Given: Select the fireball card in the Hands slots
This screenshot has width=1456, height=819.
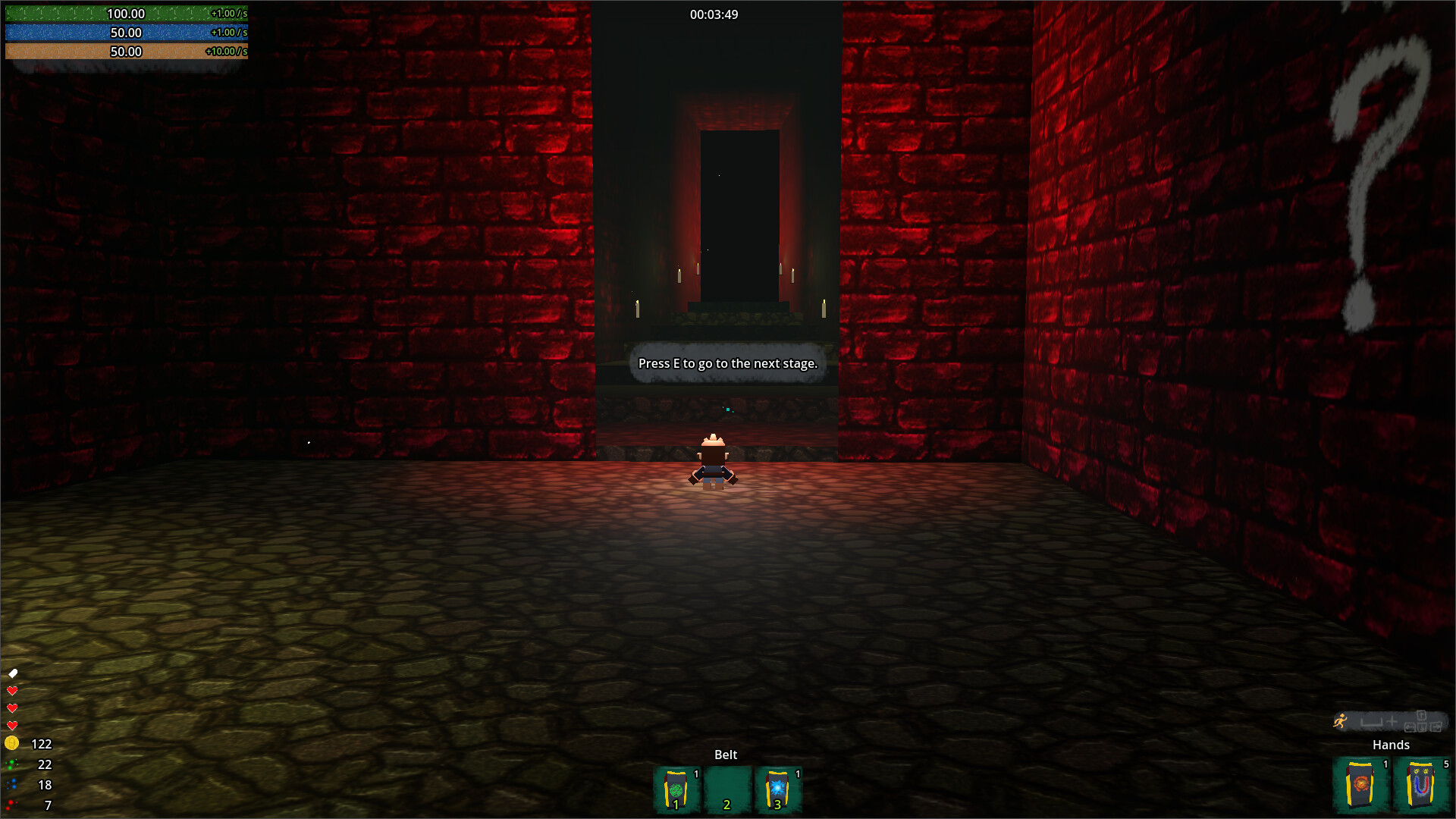Looking at the screenshot, I should point(1361,785).
